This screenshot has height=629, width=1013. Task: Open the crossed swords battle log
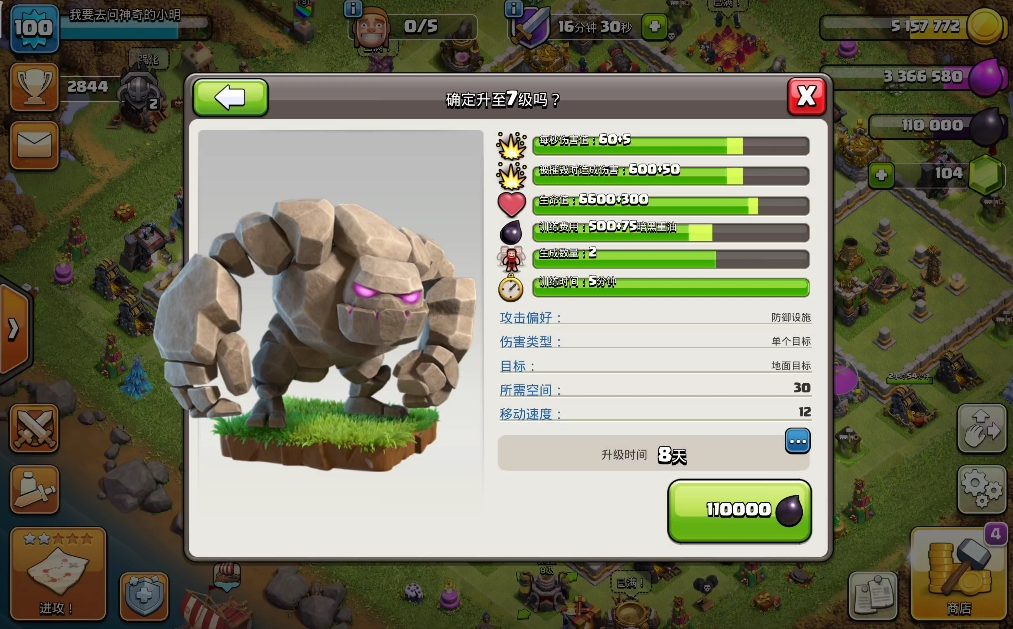[34, 428]
